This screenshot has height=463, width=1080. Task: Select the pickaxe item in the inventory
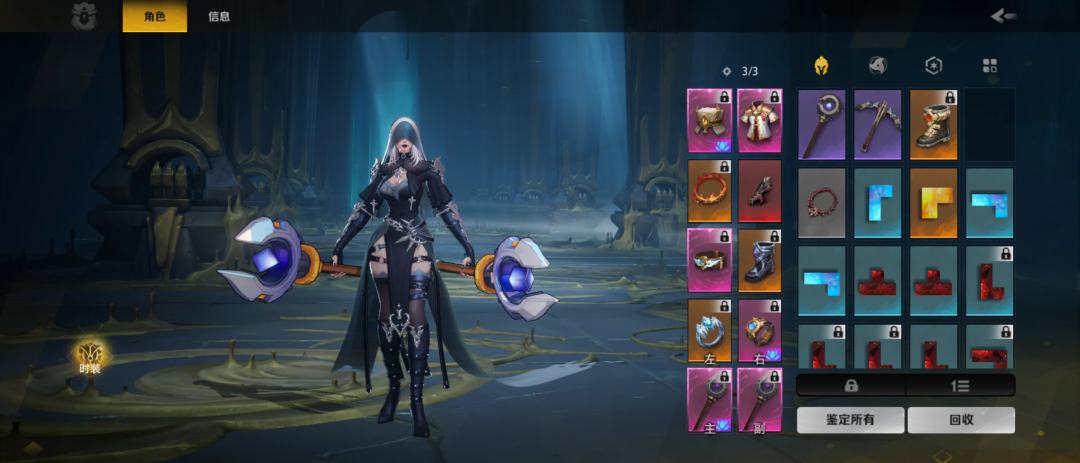click(x=877, y=124)
